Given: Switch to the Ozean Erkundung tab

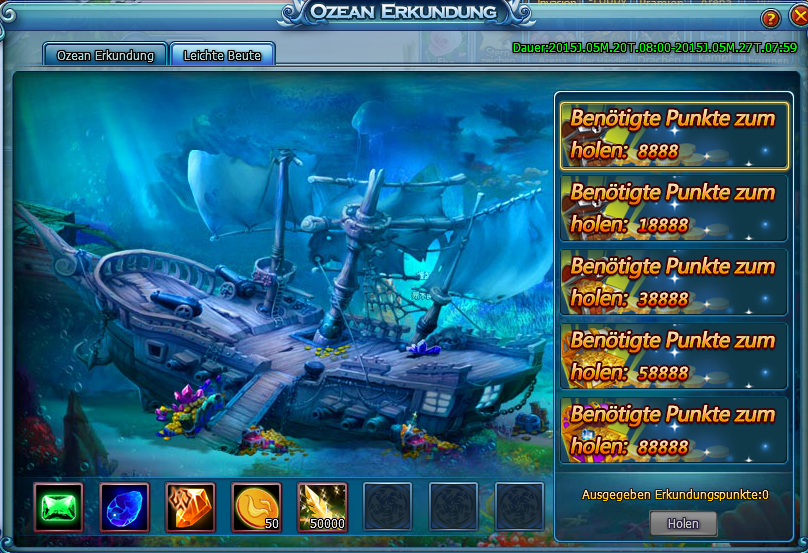Looking at the screenshot, I should [x=105, y=55].
